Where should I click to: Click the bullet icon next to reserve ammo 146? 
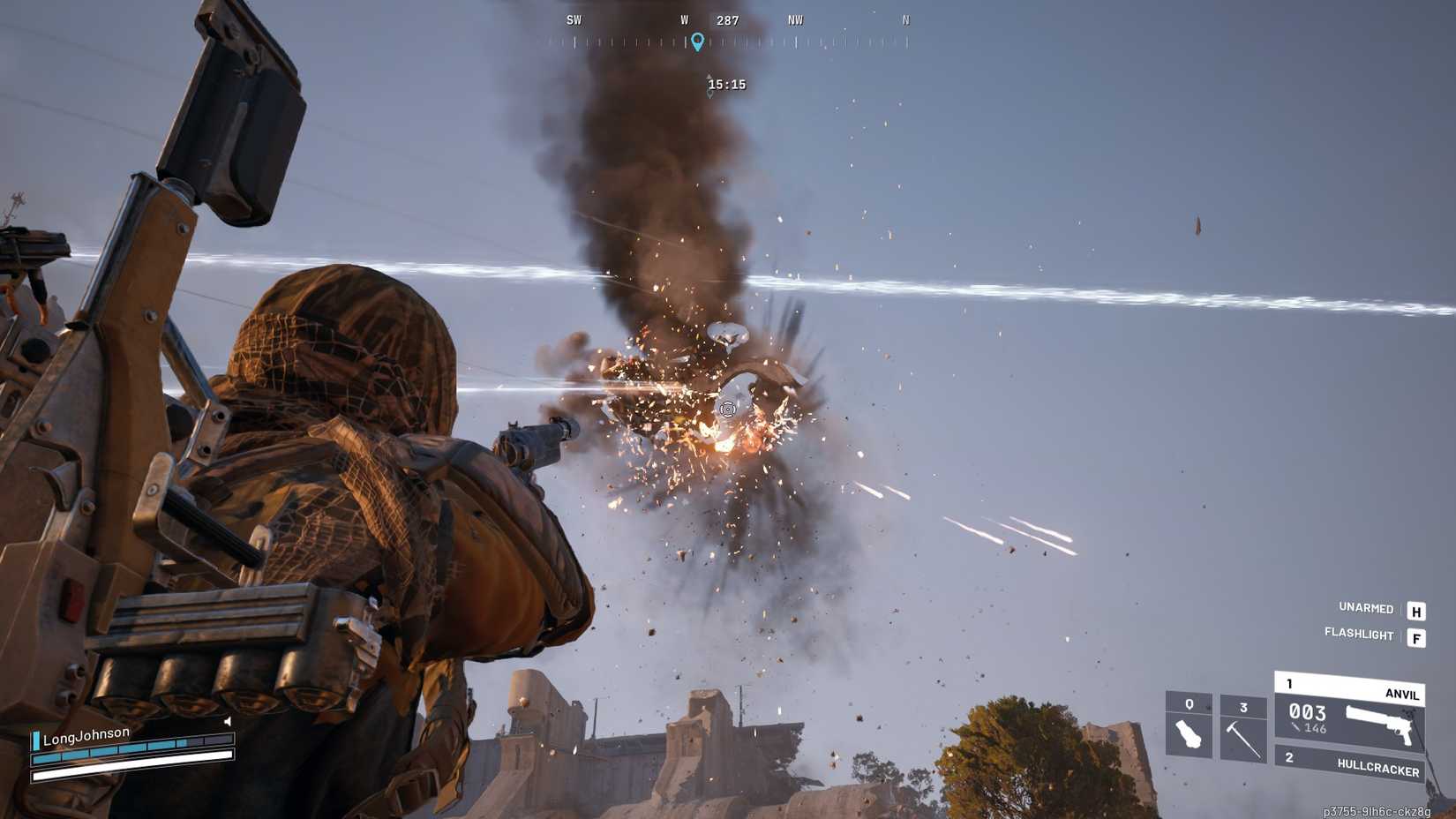click(x=1294, y=727)
